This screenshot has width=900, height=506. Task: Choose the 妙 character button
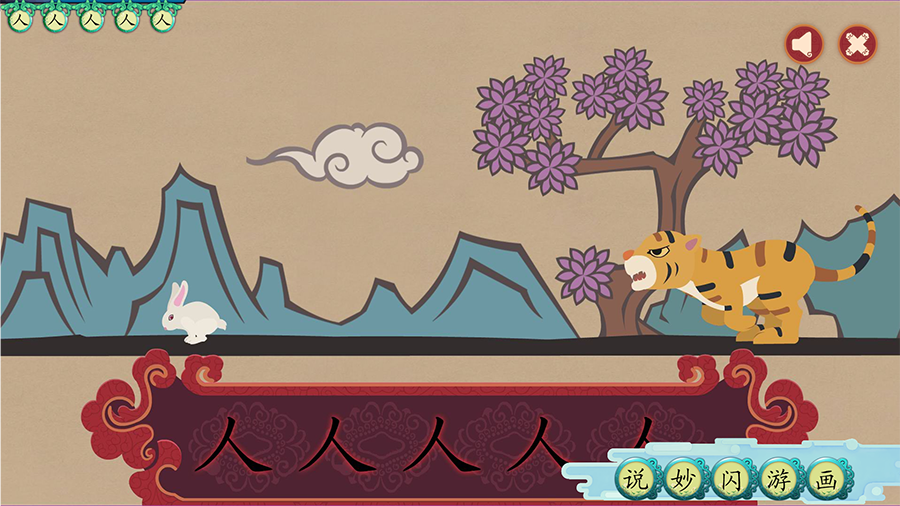tap(684, 479)
